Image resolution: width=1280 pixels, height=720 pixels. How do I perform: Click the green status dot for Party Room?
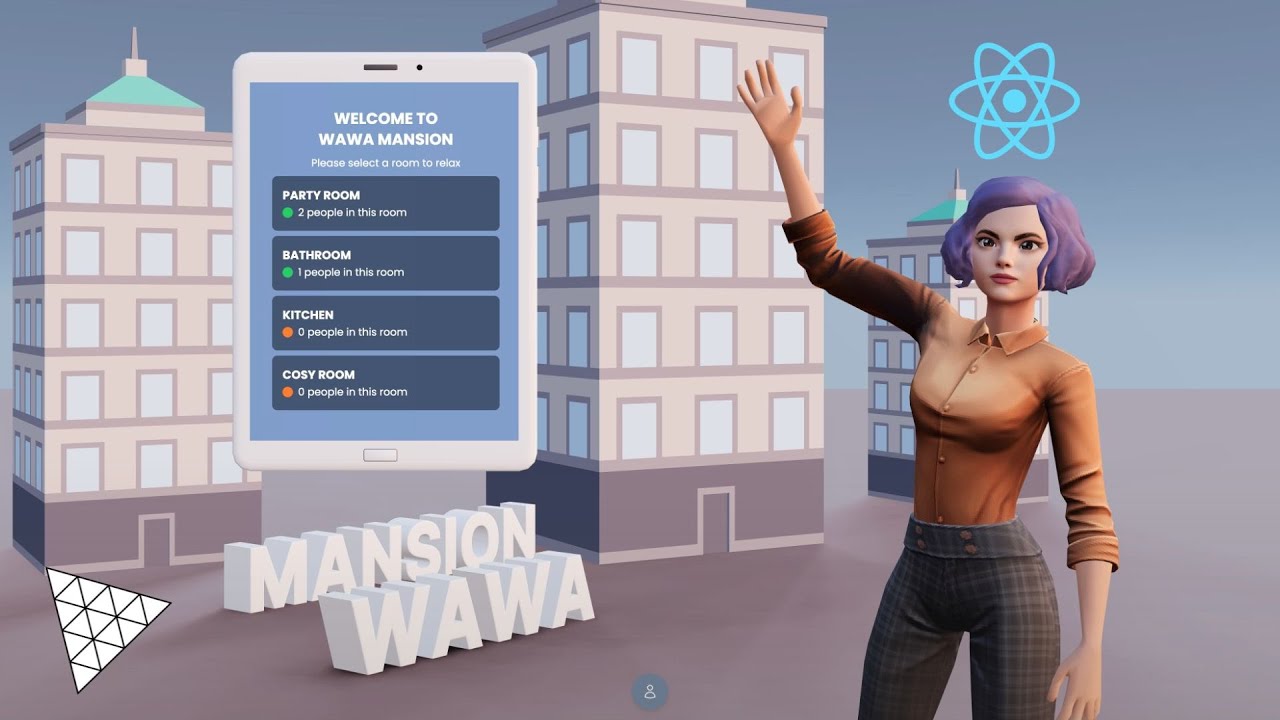[x=286, y=212]
